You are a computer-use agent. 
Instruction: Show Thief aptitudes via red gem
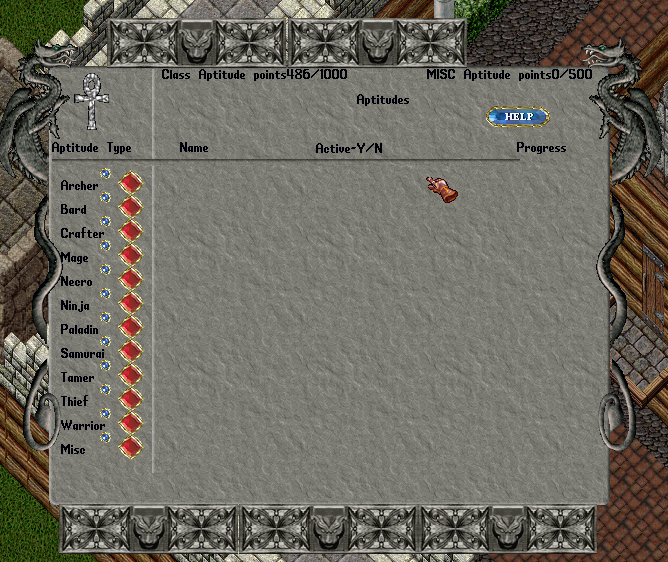(x=131, y=401)
